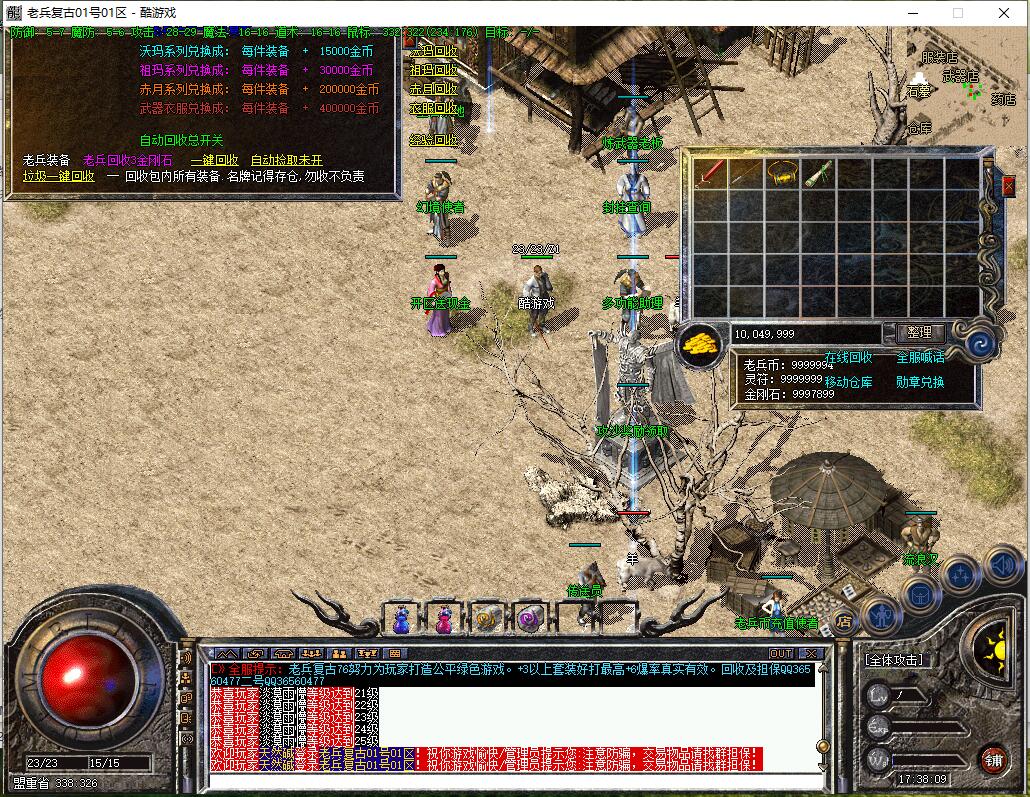Open the 铺 shop button
1030x797 pixels.
[992, 759]
